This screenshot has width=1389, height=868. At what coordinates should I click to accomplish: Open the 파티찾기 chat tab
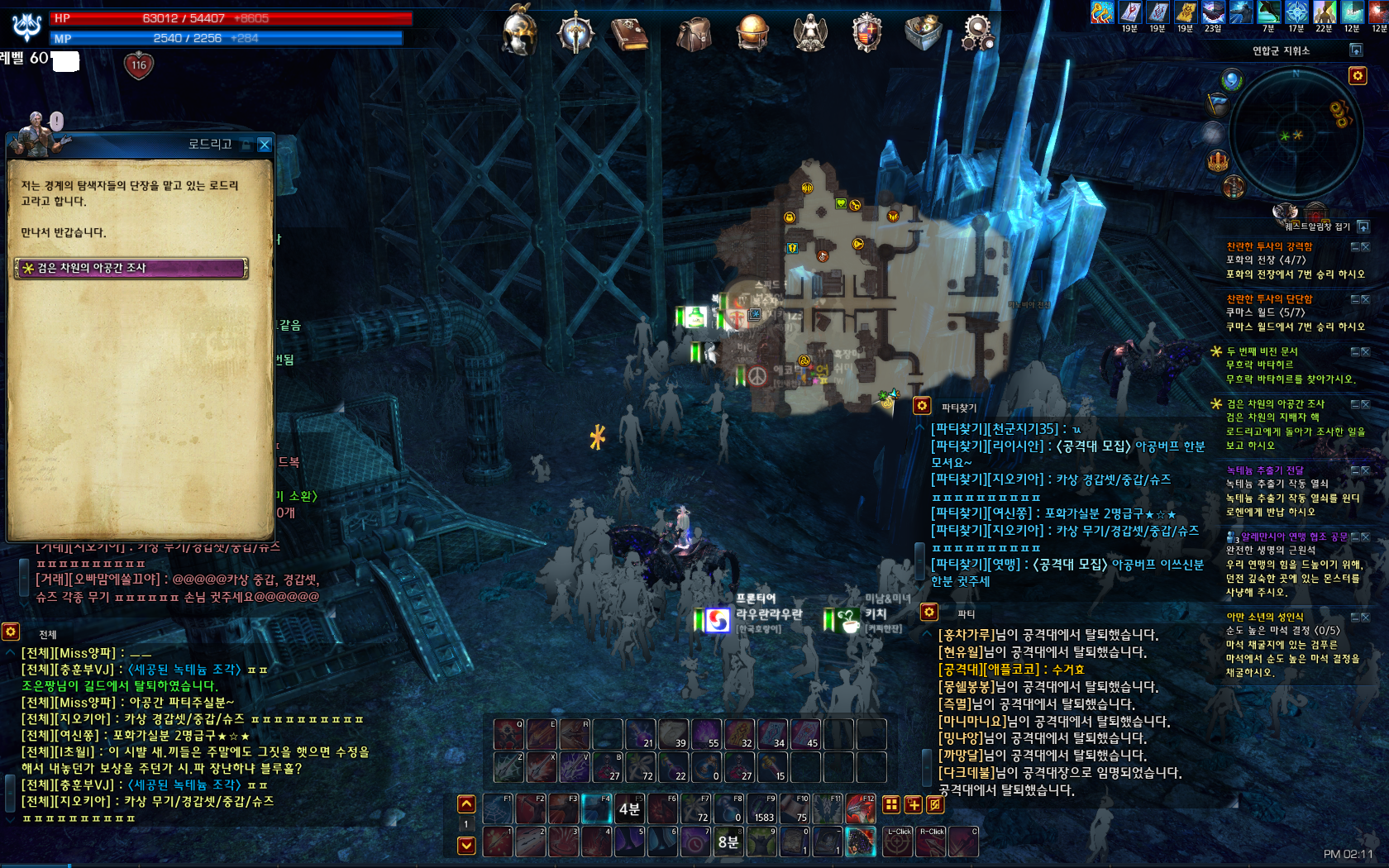tap(959, 408)
